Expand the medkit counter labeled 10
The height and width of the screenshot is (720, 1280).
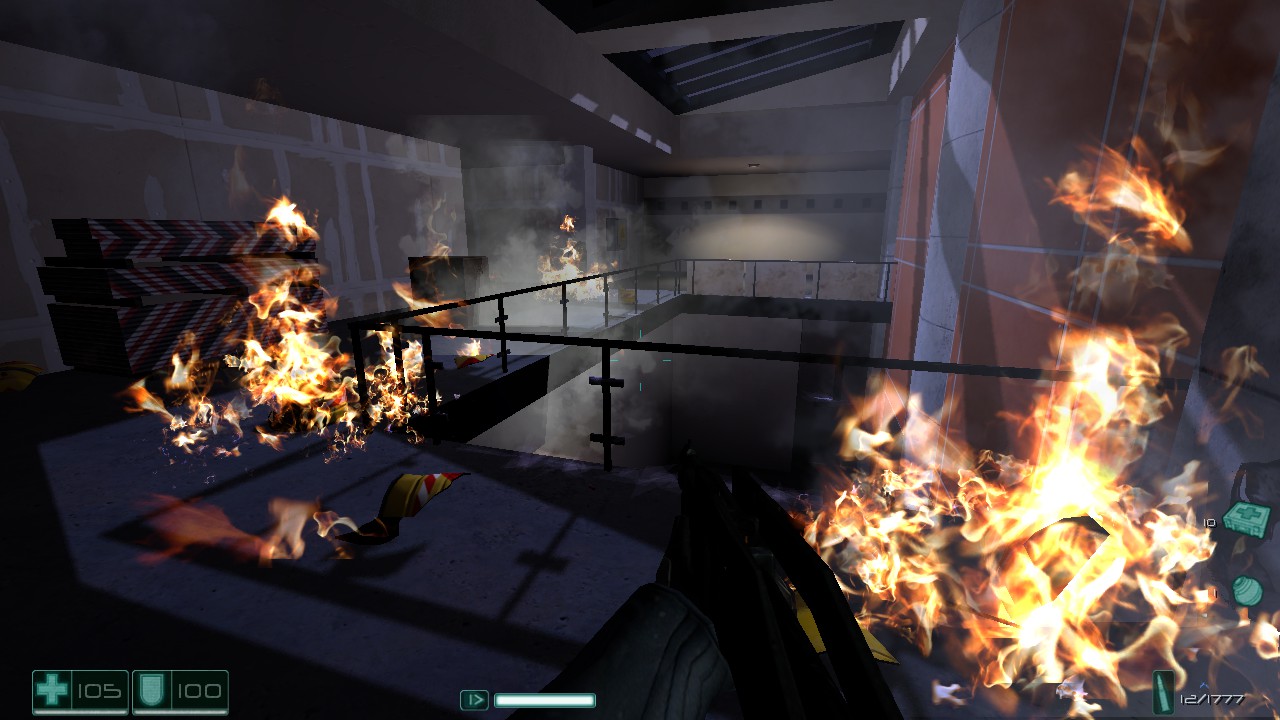tap(1208, 522)
